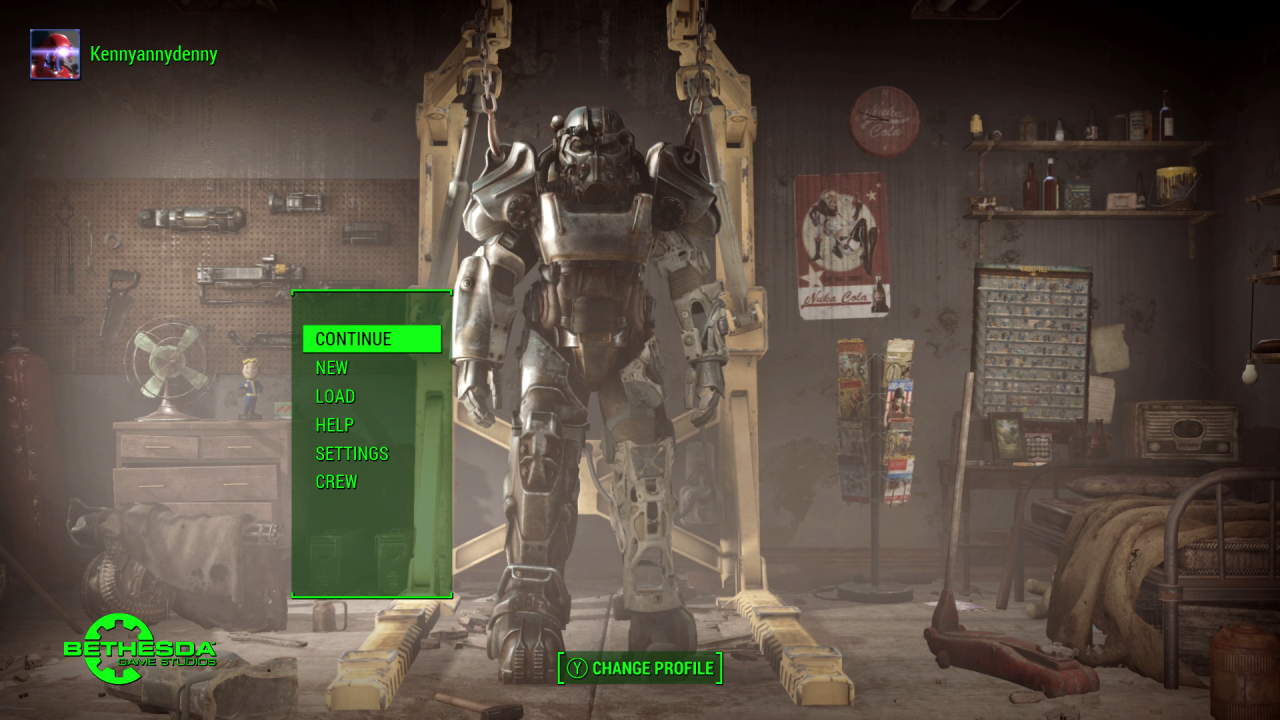Click the Change Profile button
This screenshot has width=1280, height=720.
click(x=640, y=668)
